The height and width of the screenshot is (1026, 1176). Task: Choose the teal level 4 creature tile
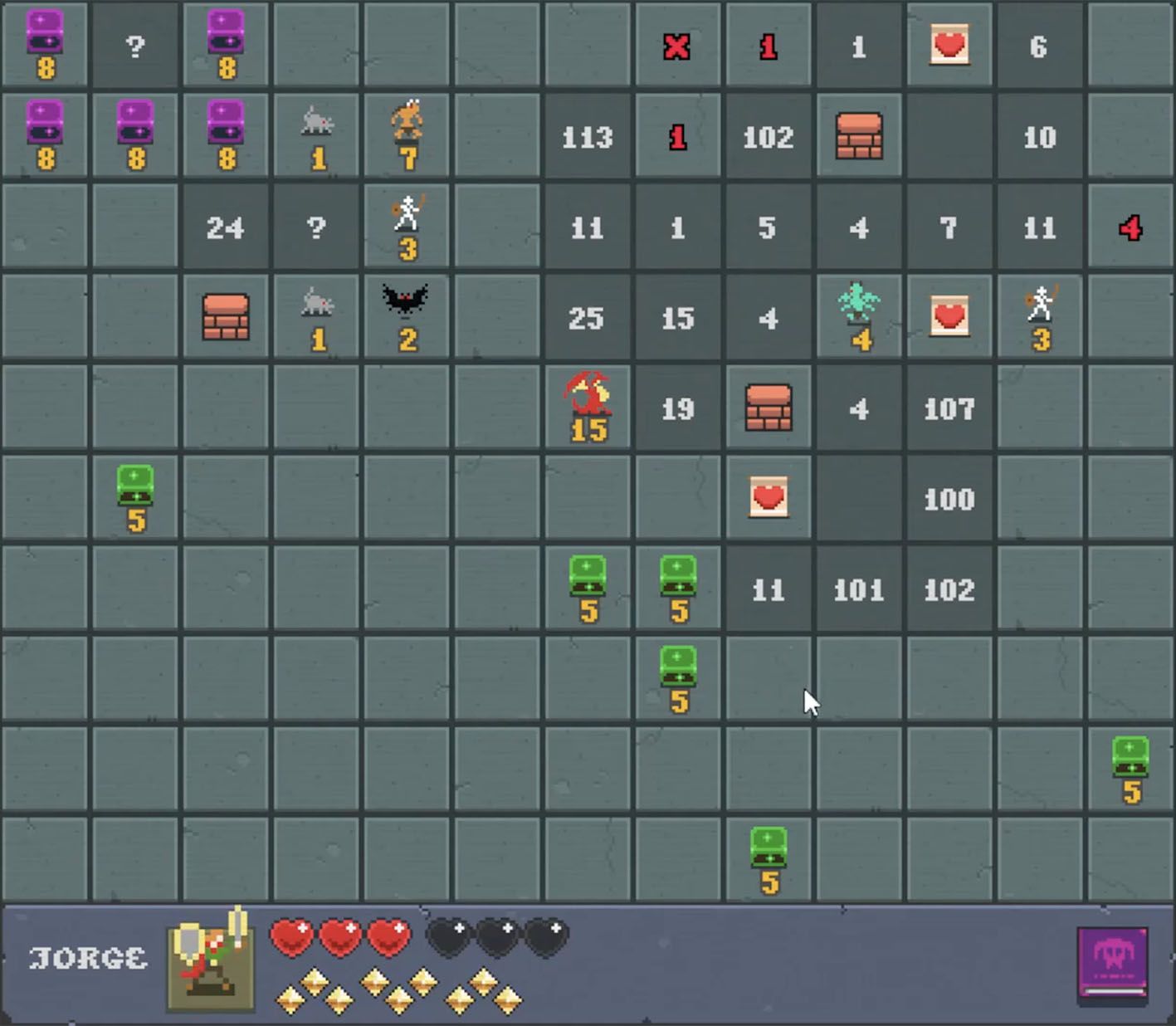[x=859, y=317]
